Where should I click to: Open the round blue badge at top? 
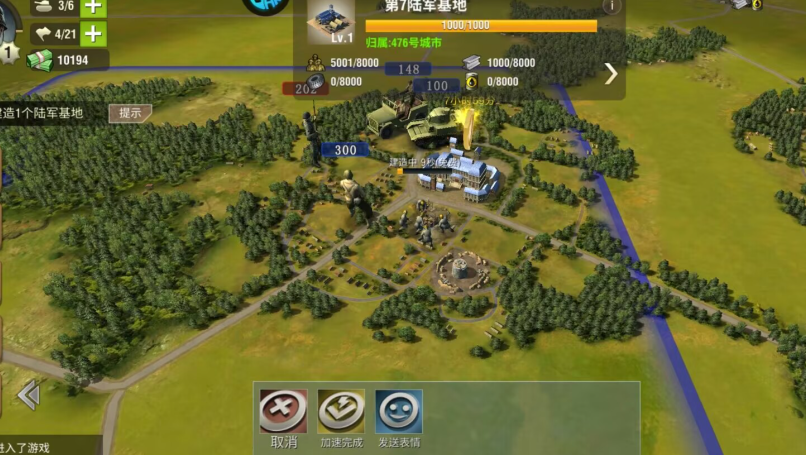pos(266,6)
